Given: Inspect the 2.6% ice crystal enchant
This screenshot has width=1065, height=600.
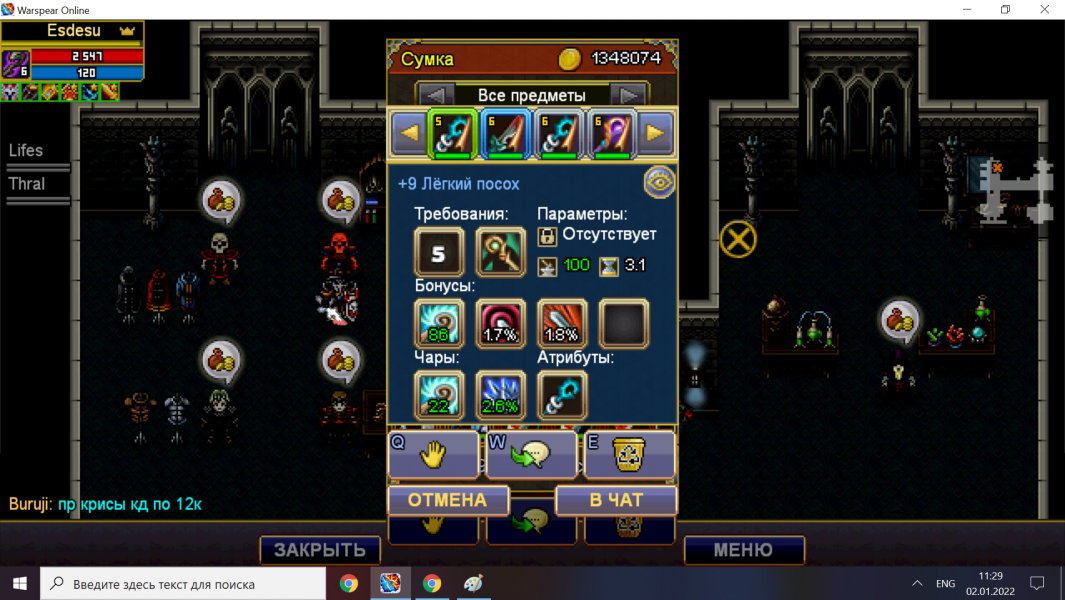Looking at the screenshot, I should 501,395.
